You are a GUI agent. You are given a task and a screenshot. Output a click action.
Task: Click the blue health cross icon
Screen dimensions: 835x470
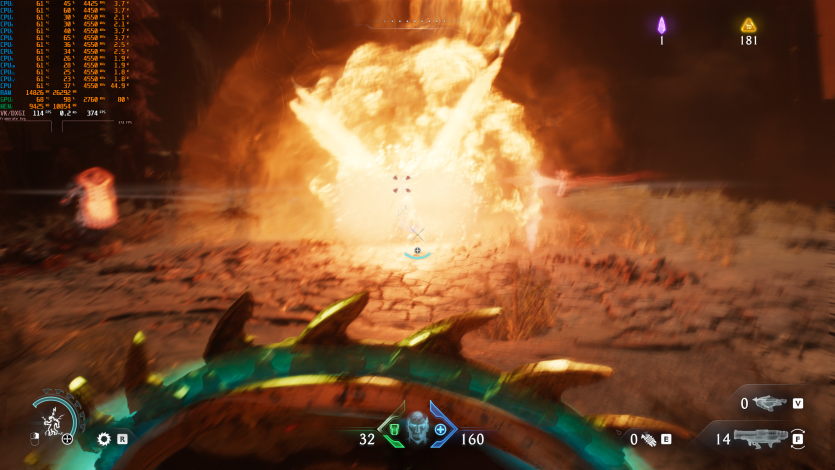click(440, 430)
